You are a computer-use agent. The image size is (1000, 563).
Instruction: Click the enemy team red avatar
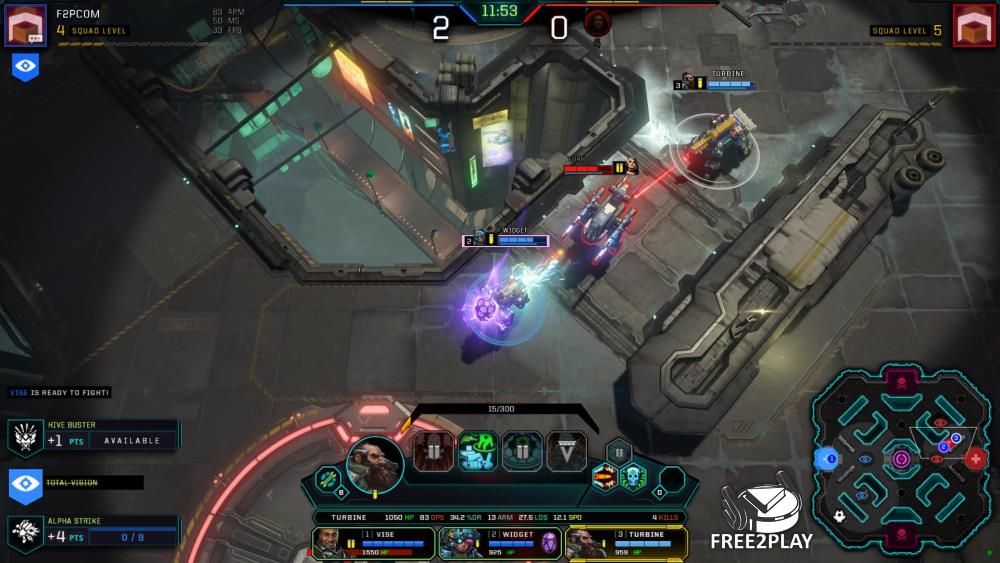973,25
